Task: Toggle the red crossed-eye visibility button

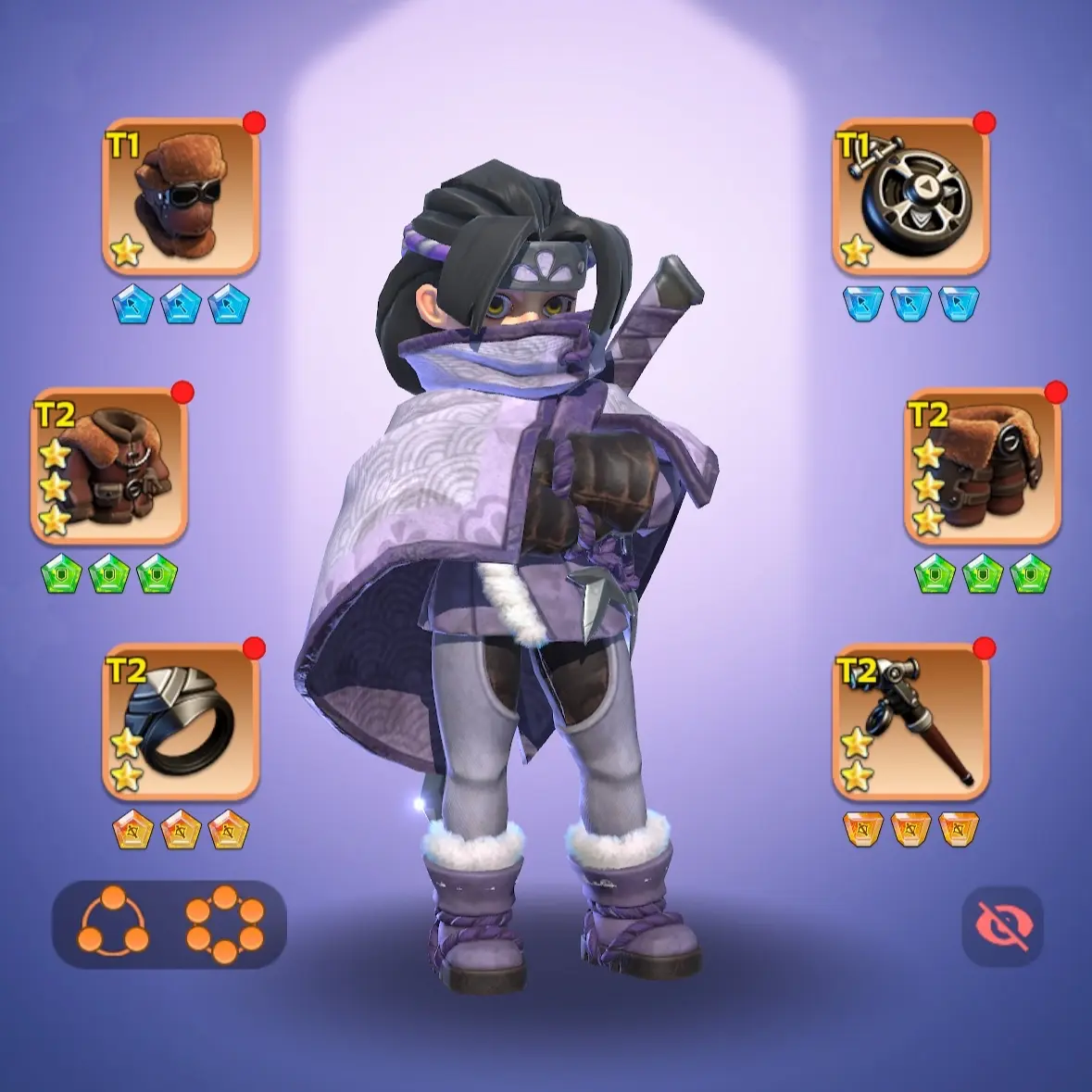Action: point(1002,926)
